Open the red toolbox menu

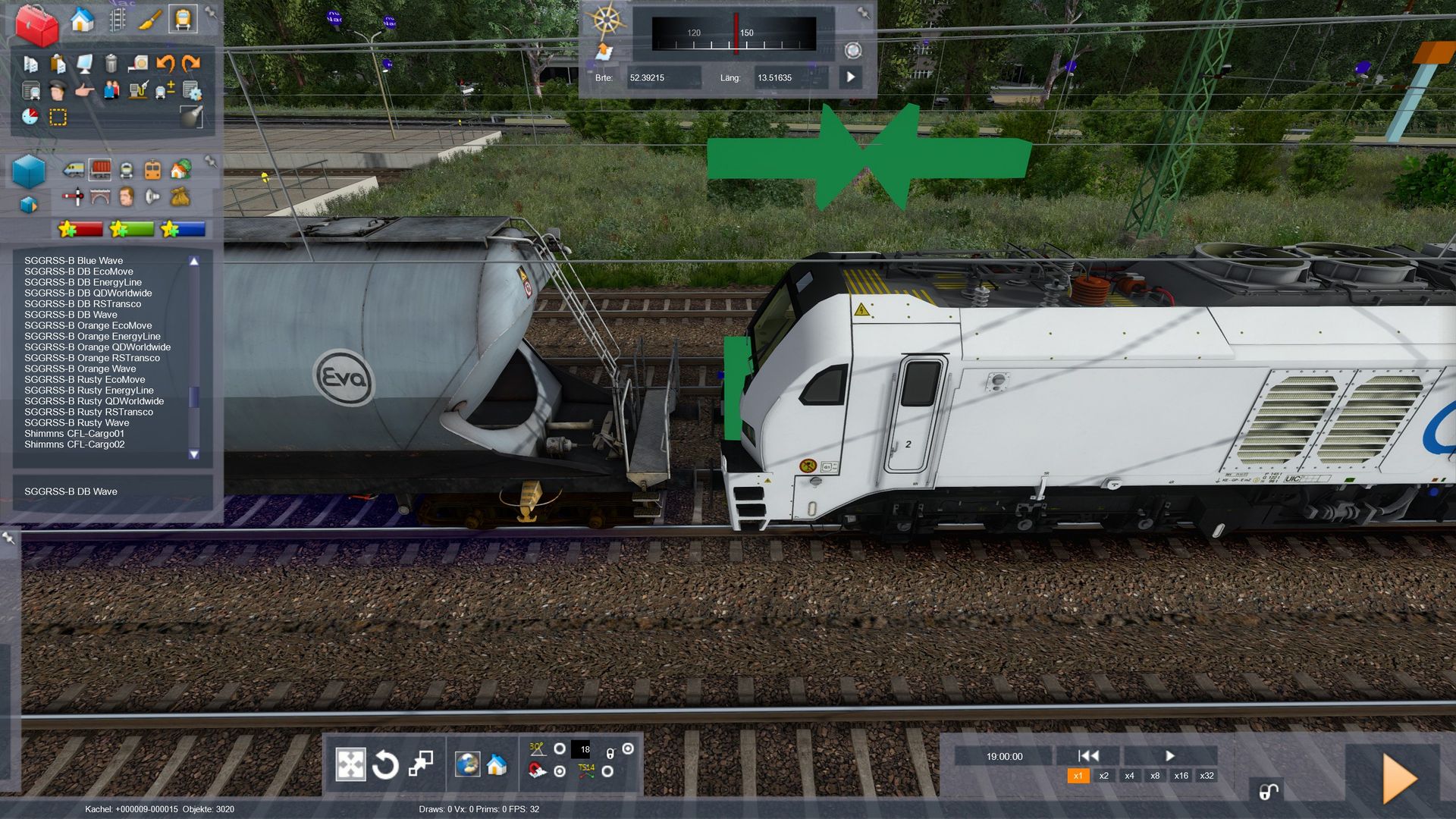37,24
